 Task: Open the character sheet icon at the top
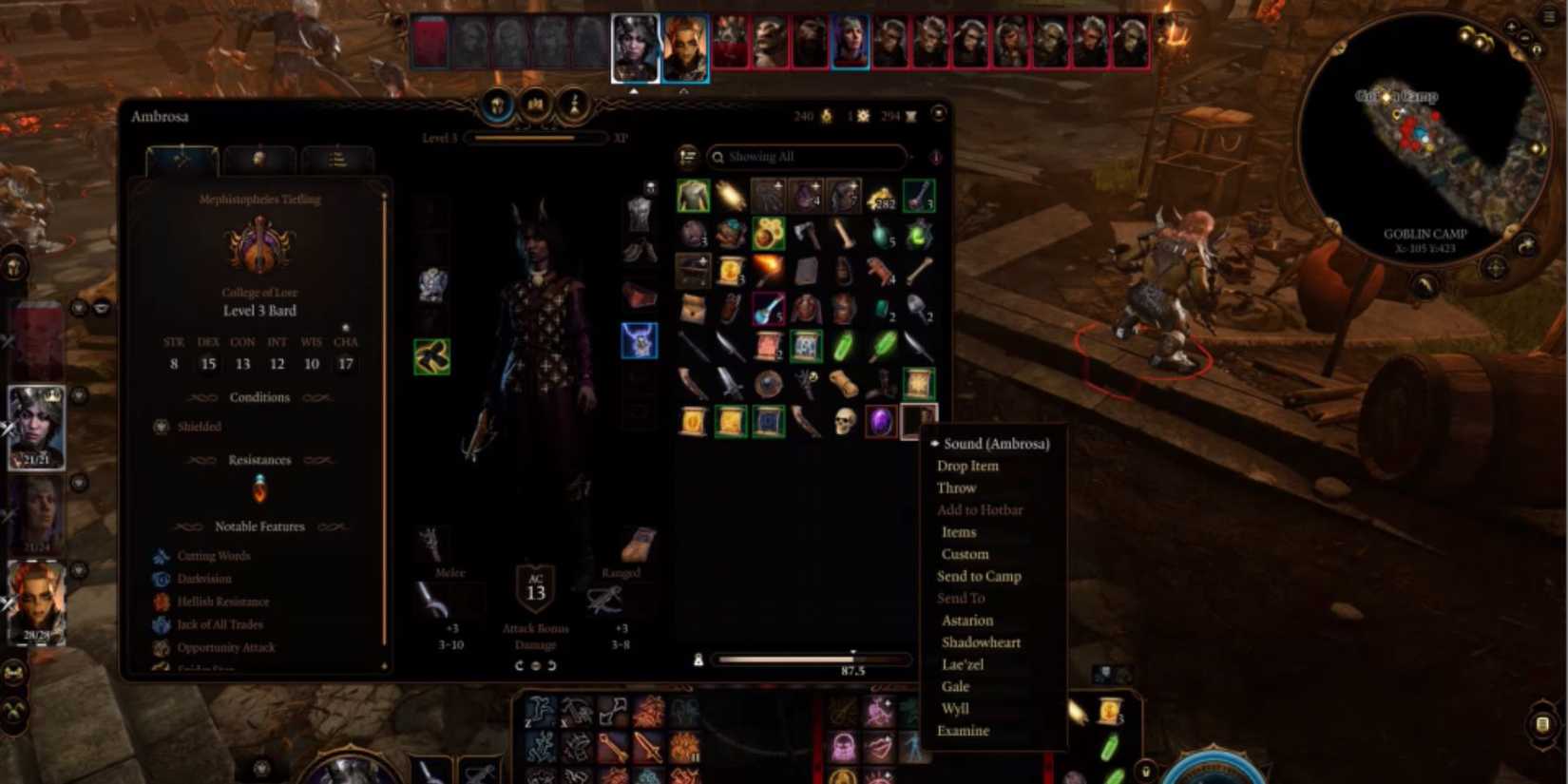tap(574, 106)
